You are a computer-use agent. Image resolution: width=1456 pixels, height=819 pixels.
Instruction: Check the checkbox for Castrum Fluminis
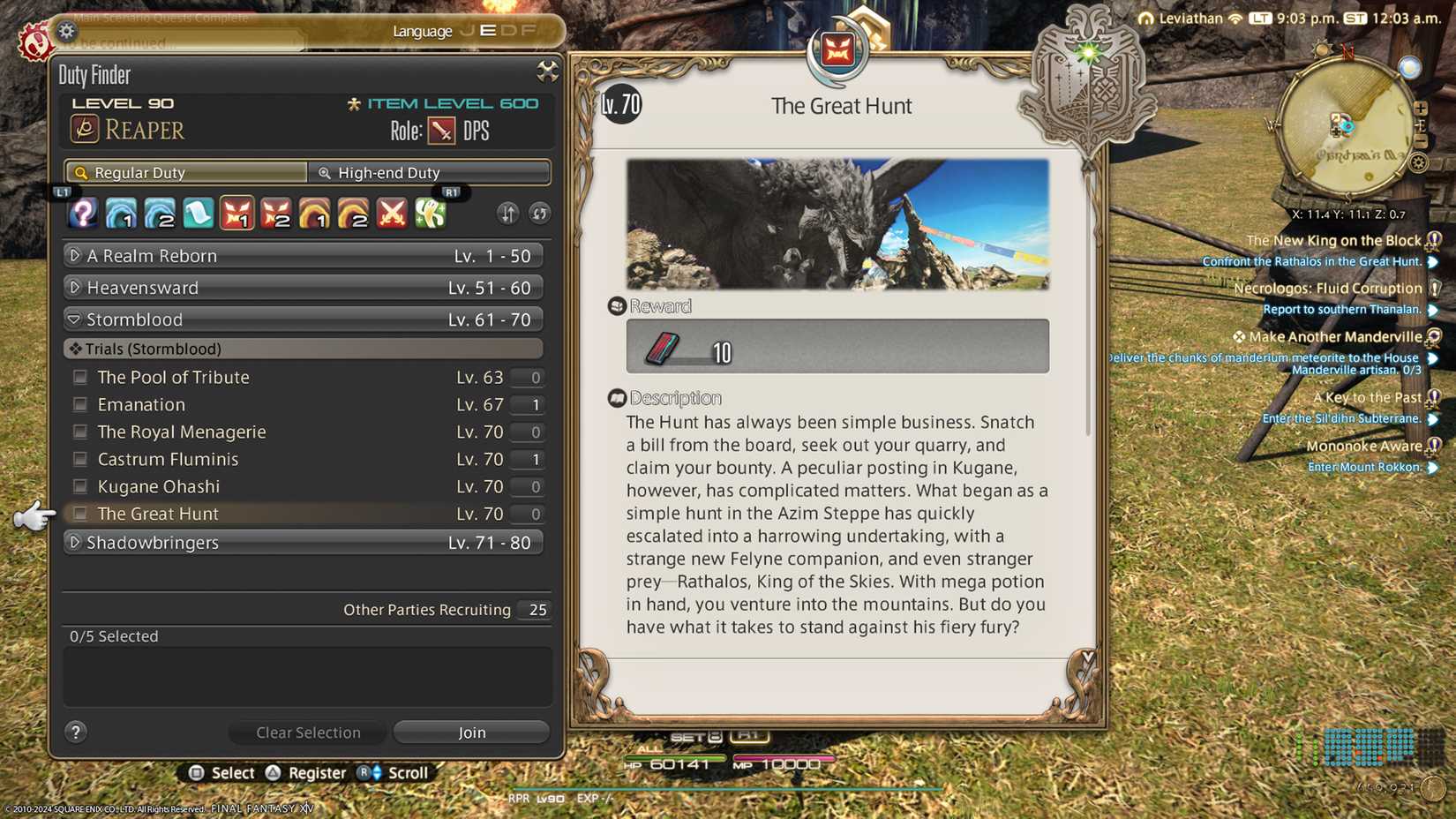click(x=79, y=459)
